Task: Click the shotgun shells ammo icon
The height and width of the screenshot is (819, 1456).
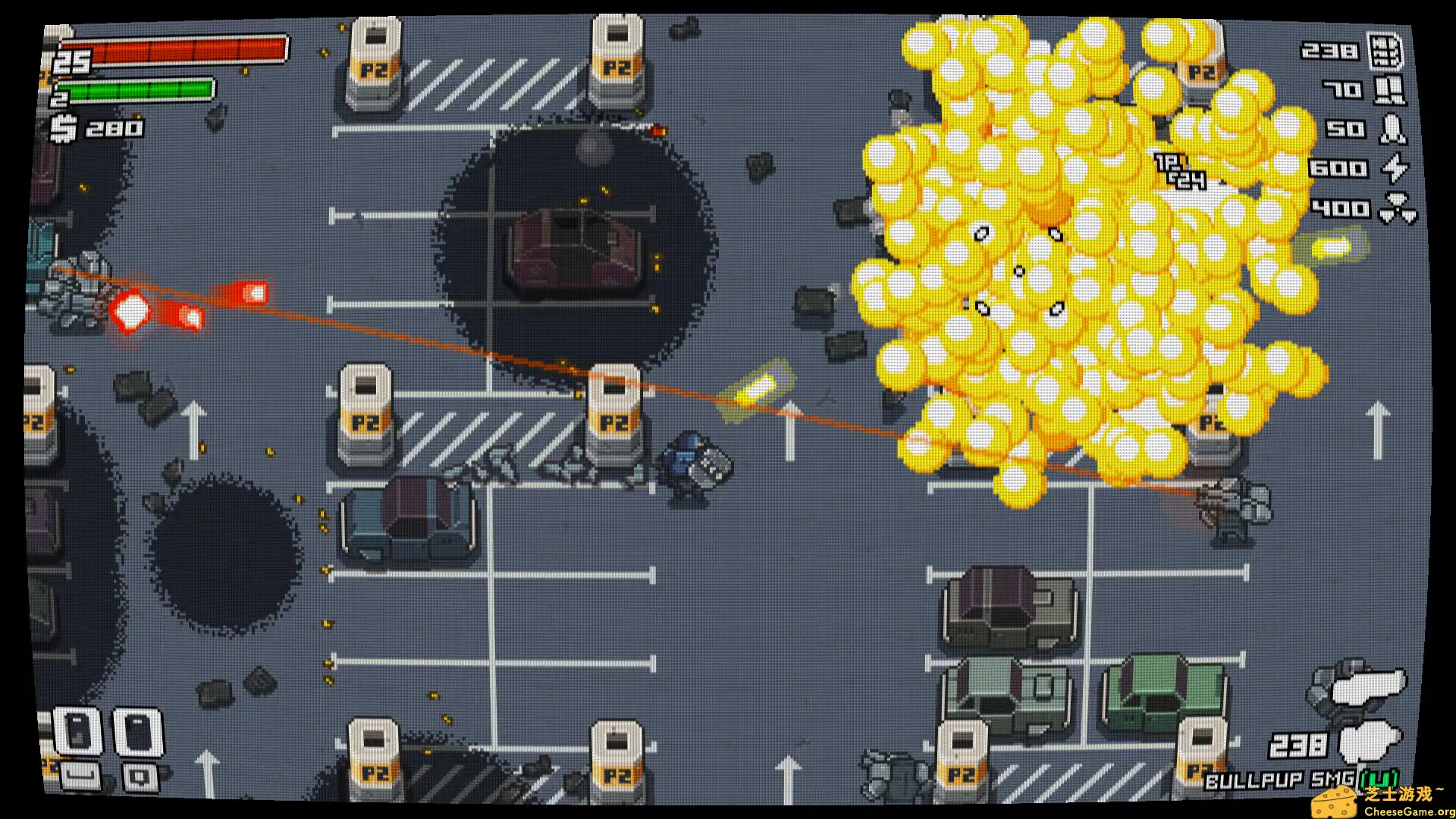Action: point(1389,91)
